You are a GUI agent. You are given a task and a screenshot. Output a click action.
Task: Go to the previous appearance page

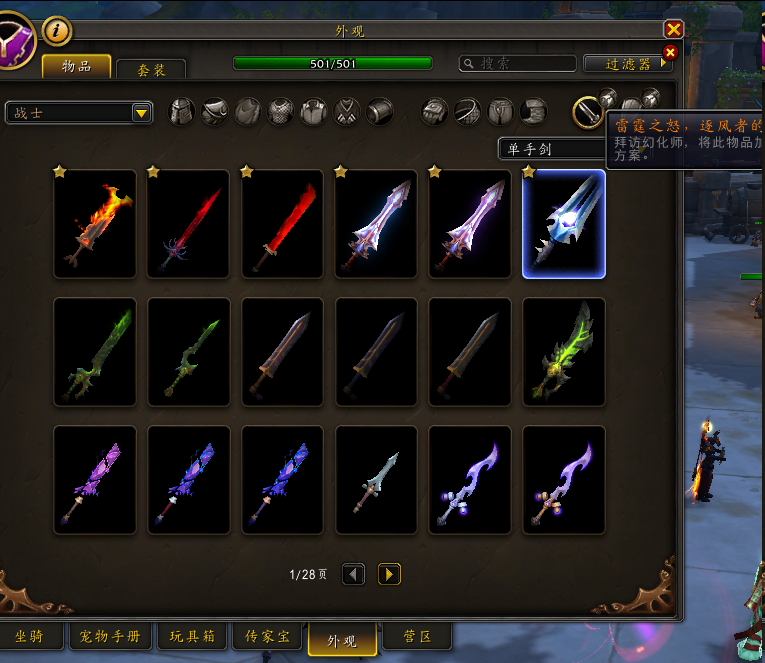pos(354,574)
